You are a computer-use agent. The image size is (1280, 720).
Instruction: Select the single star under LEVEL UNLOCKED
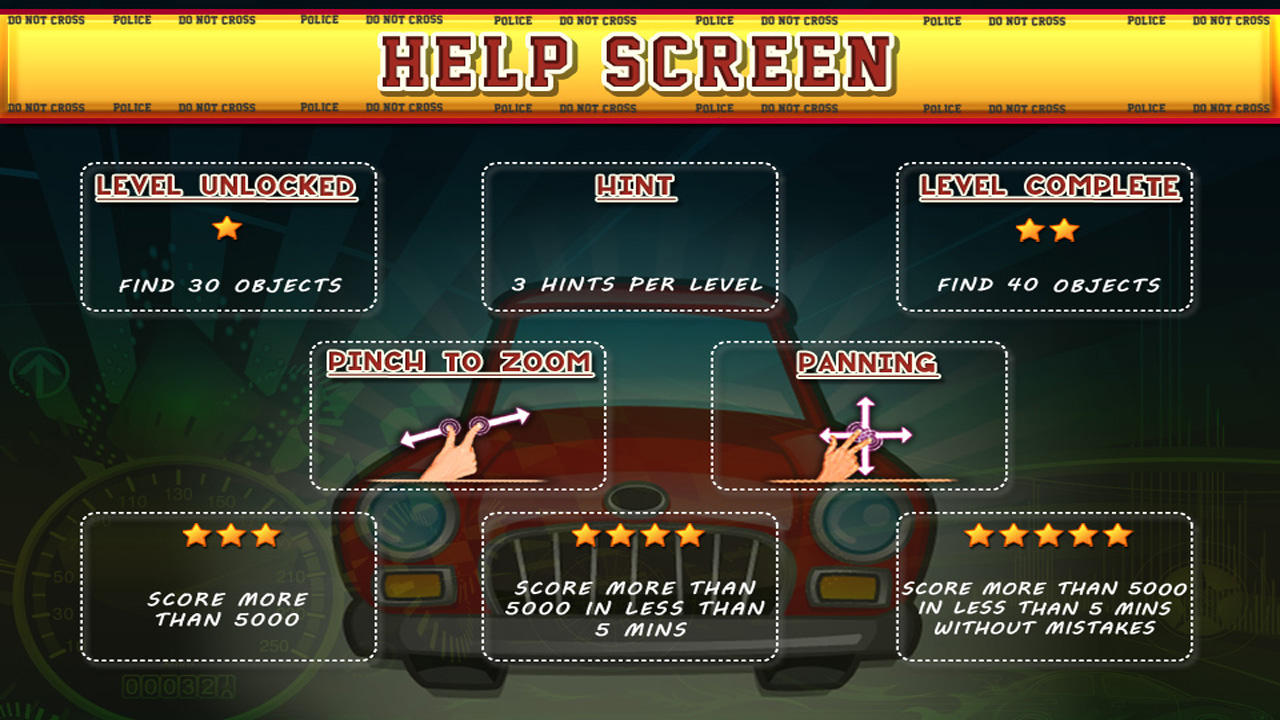point(227,229)
